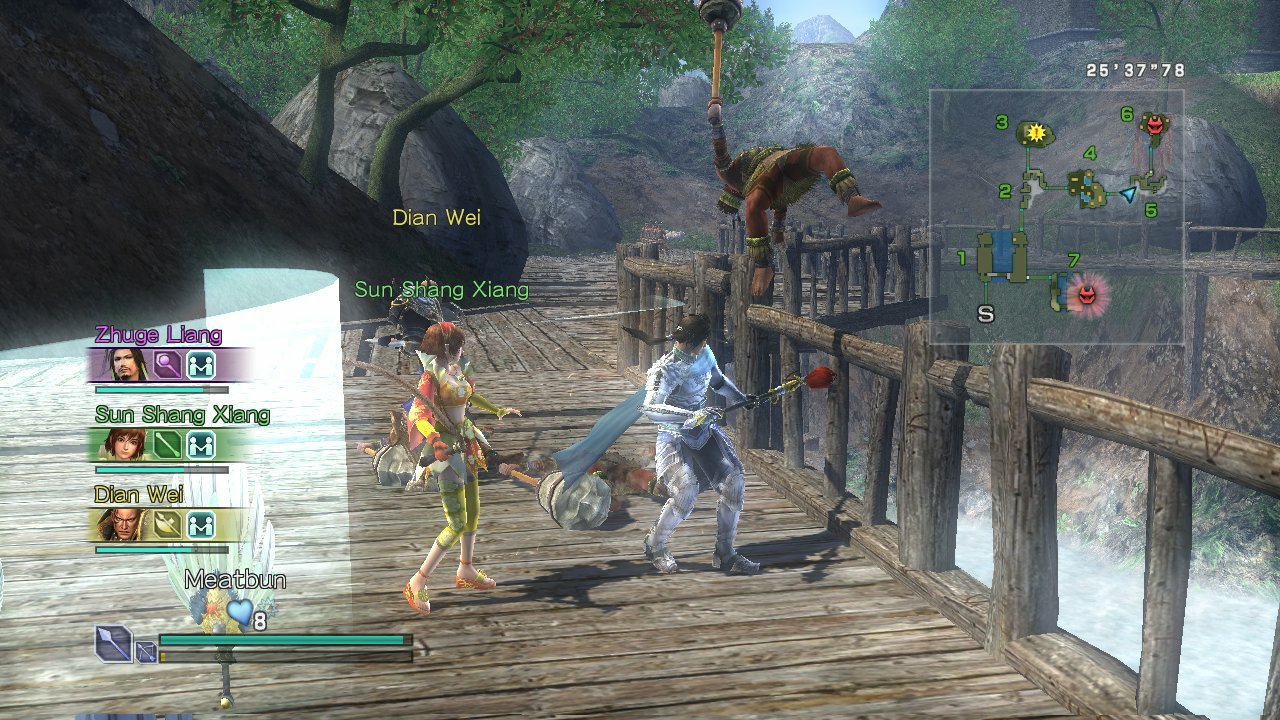The width and height of the screenshot is (1280, 720).
Task: Click the mission timer 25'37"78
Action: [1134, 70]
